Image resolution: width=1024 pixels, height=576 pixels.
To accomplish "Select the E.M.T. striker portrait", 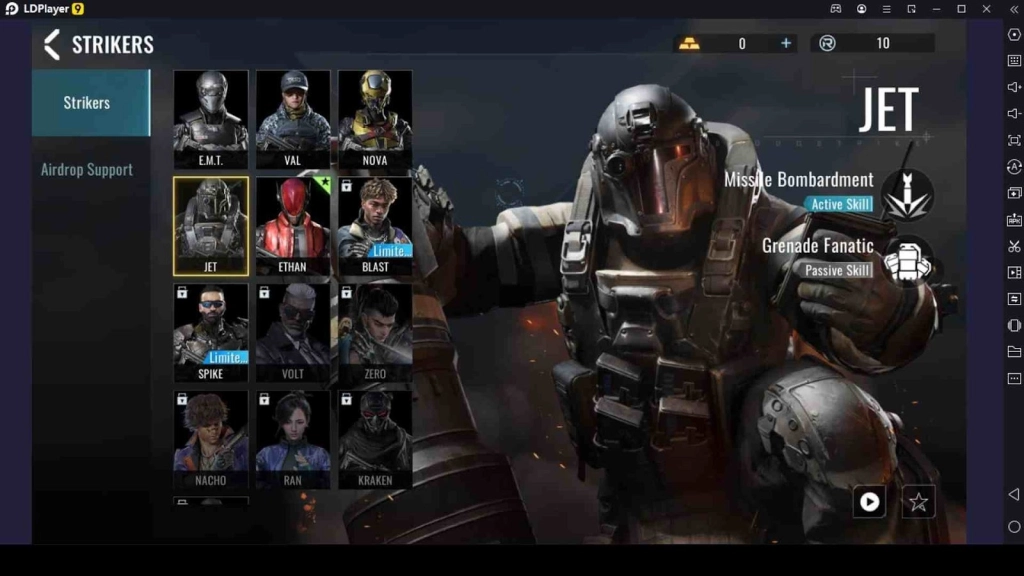I will point(211,118).
